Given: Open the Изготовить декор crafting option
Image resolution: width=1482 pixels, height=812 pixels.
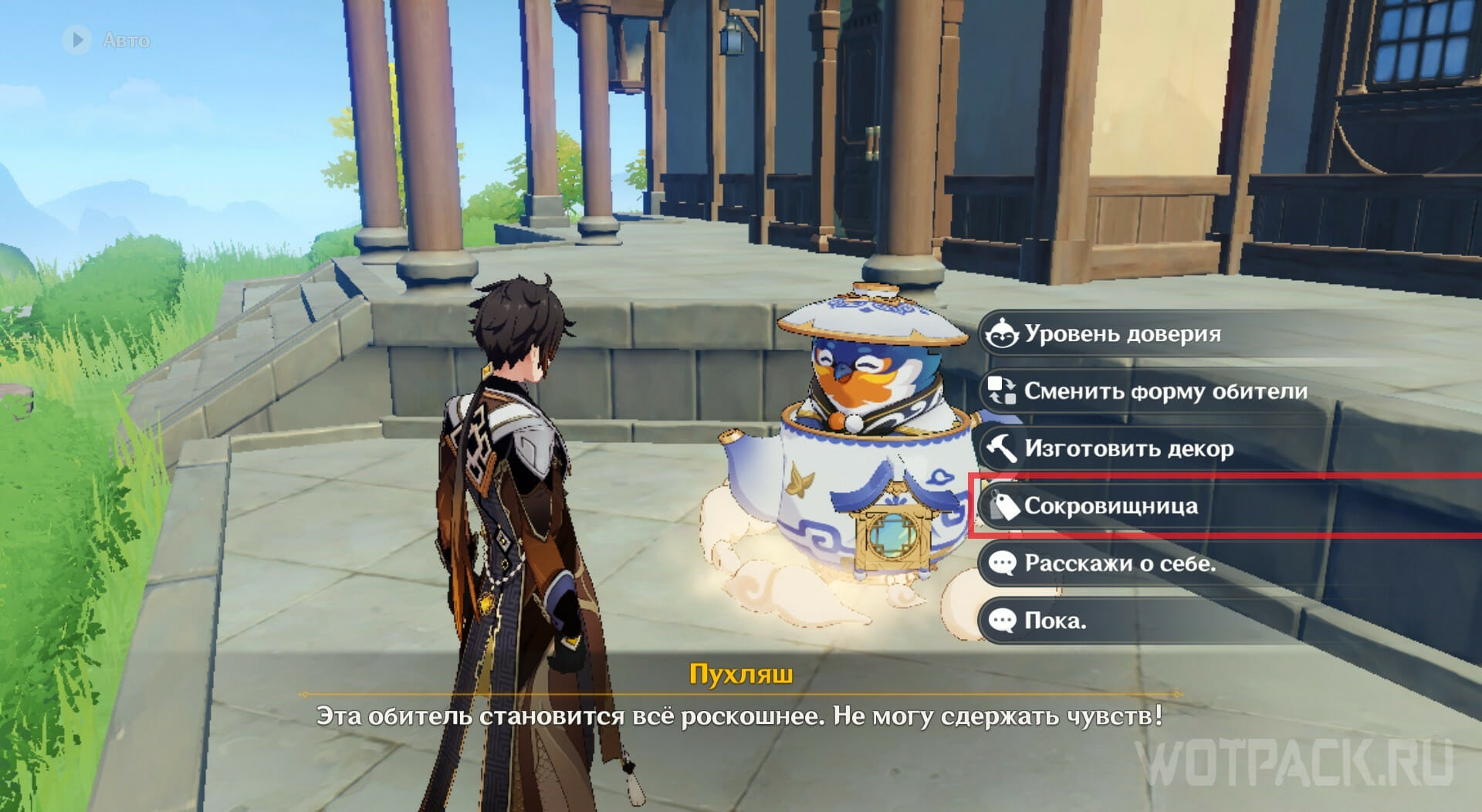Looking at the screenshot, I should point(1128,448).
